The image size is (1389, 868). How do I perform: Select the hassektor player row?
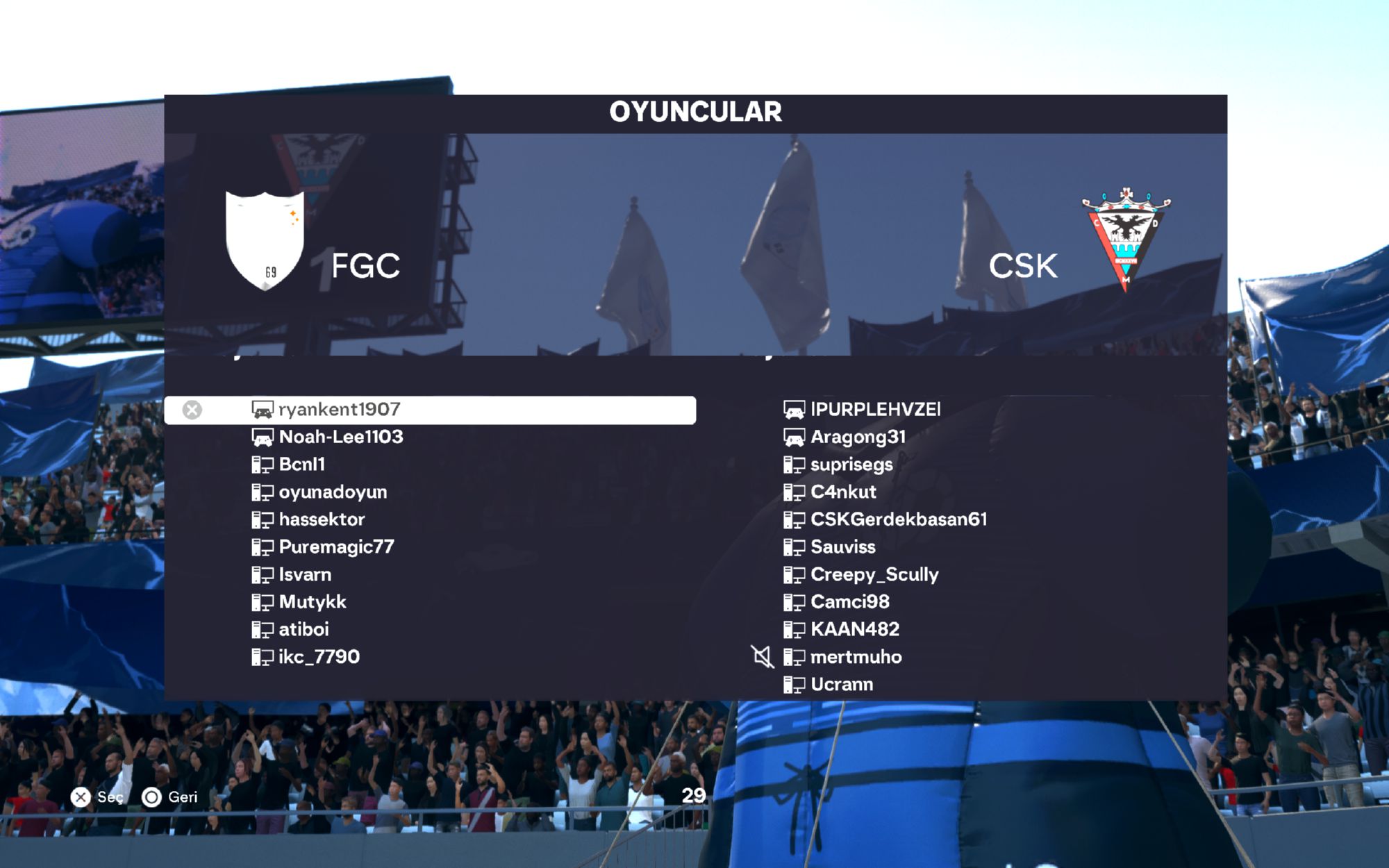(x=322, y=519)
